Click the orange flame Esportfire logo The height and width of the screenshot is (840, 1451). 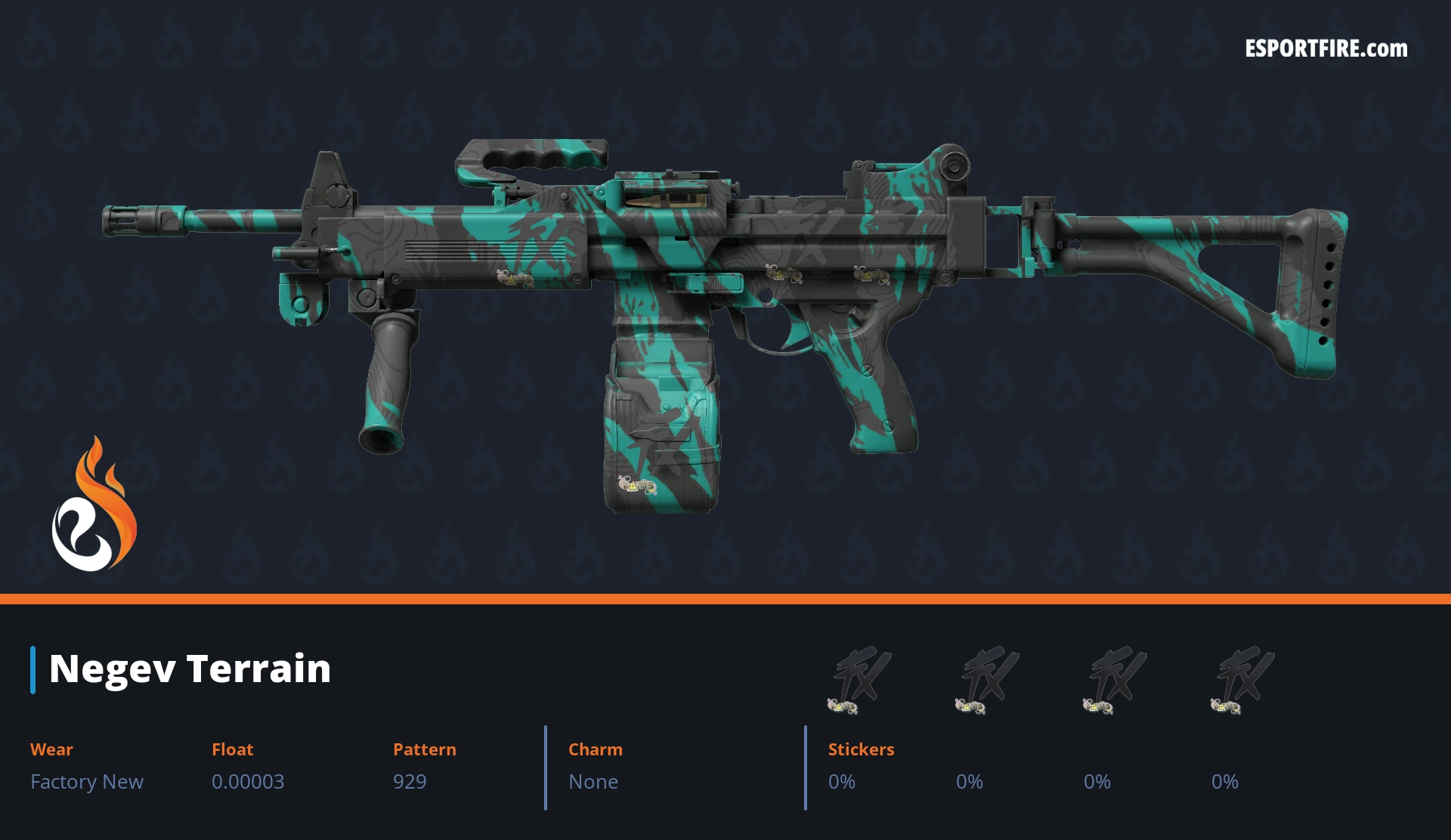(x=94, y=506)
